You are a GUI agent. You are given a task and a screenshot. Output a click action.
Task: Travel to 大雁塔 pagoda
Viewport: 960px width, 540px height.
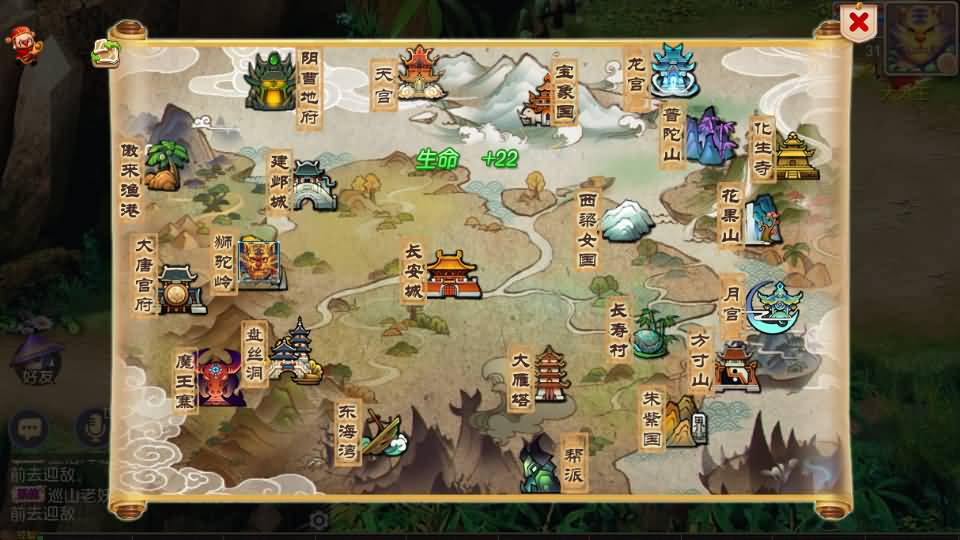click(x=551, y=374)
